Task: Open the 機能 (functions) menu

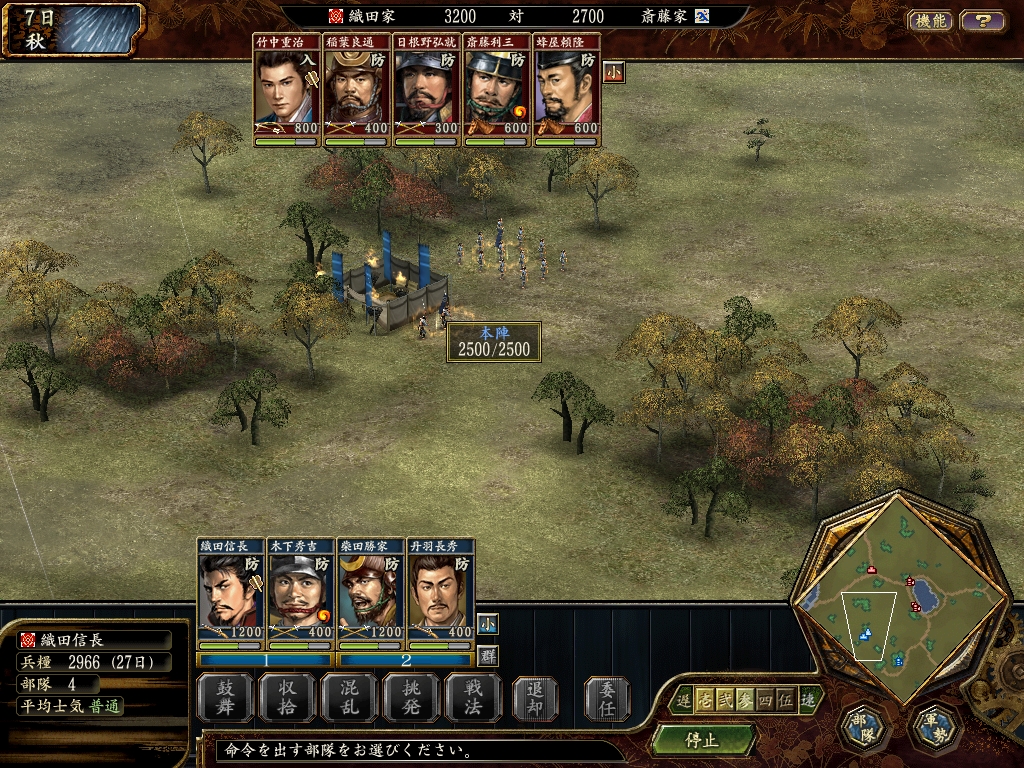Action: 930,20
